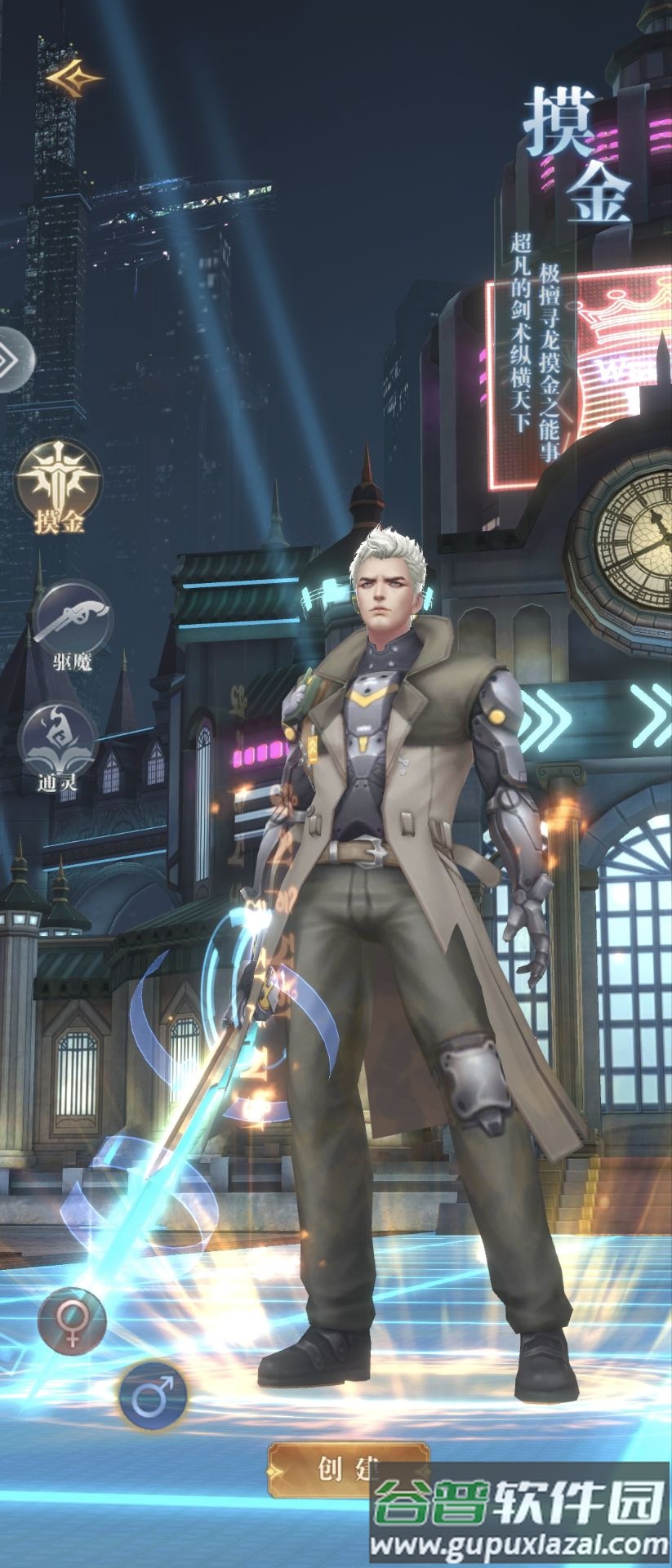Screen dimensions: 672x1568
Task: Switch to the female gender icon
Action: (72, 1323)
